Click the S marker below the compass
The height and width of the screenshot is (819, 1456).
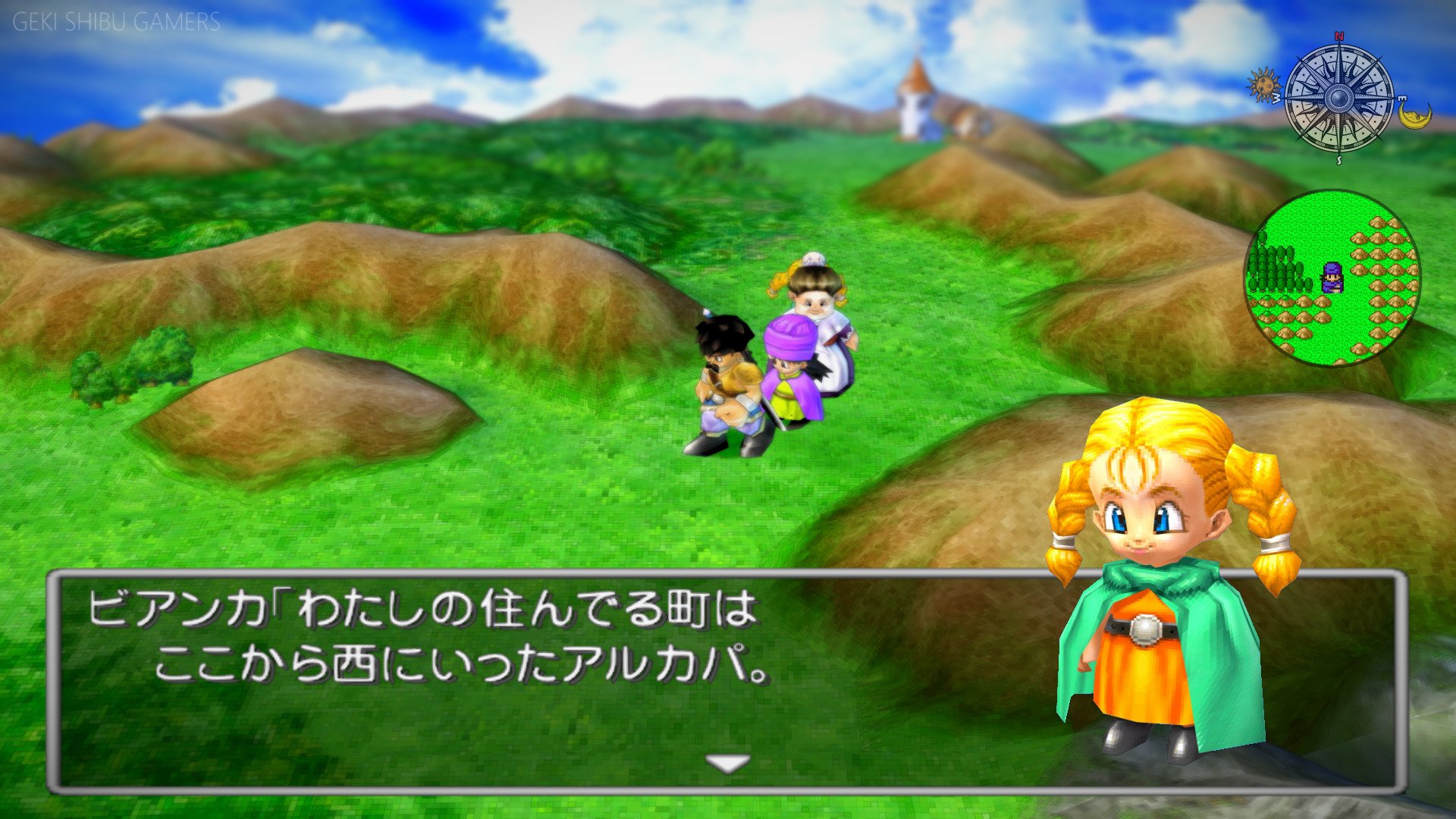click(1340, 159)
